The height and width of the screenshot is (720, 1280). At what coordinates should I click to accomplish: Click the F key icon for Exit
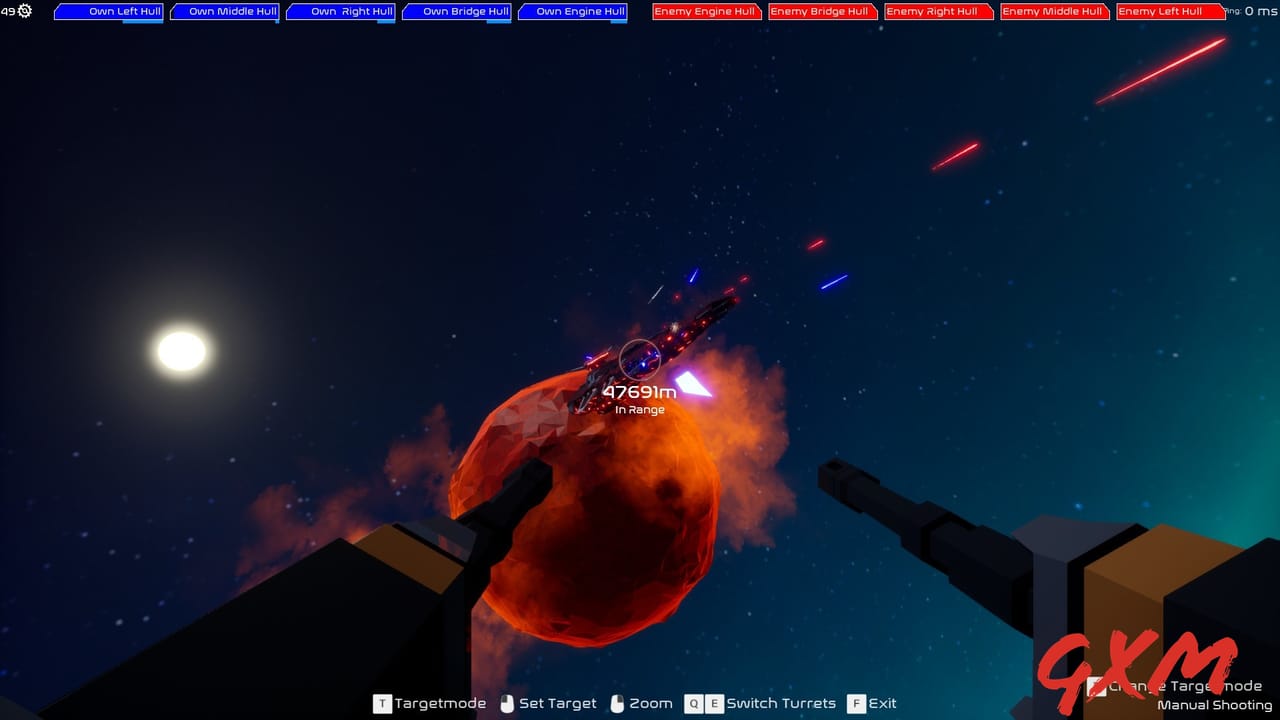pos(855,703)
